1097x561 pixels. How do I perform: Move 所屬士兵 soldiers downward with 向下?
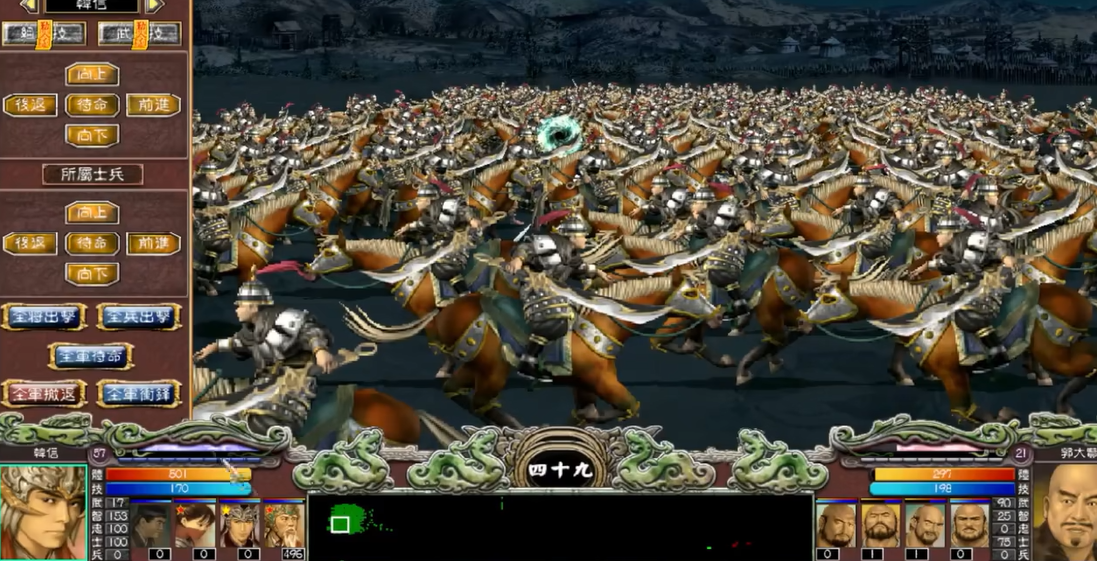pos(92,274)
